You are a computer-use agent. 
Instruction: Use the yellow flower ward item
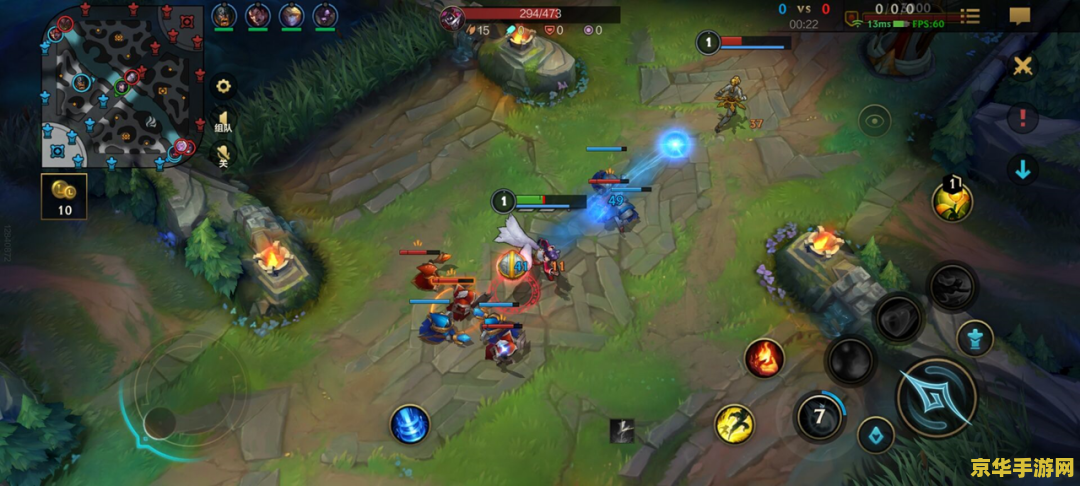(953, 201)
